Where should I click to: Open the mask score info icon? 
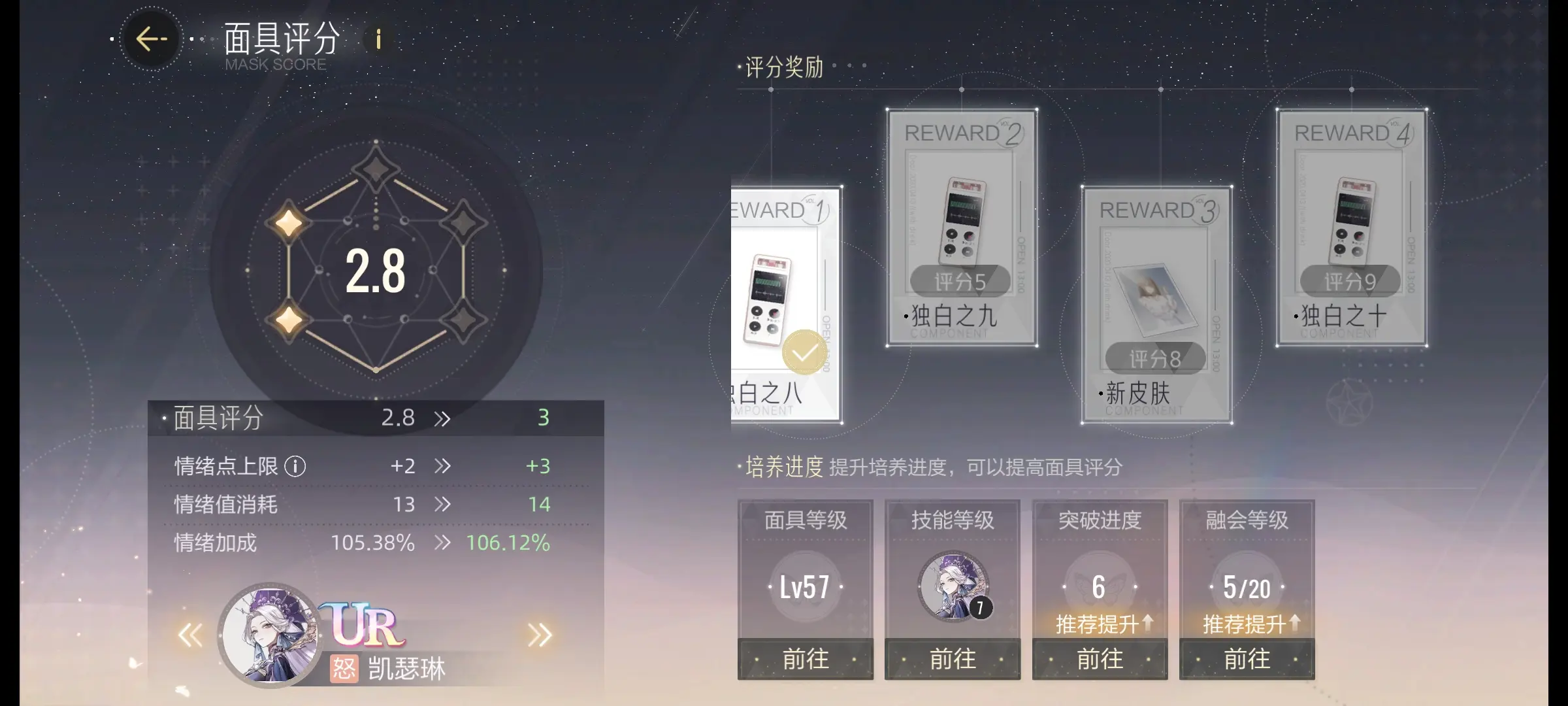tap(378, 40)
